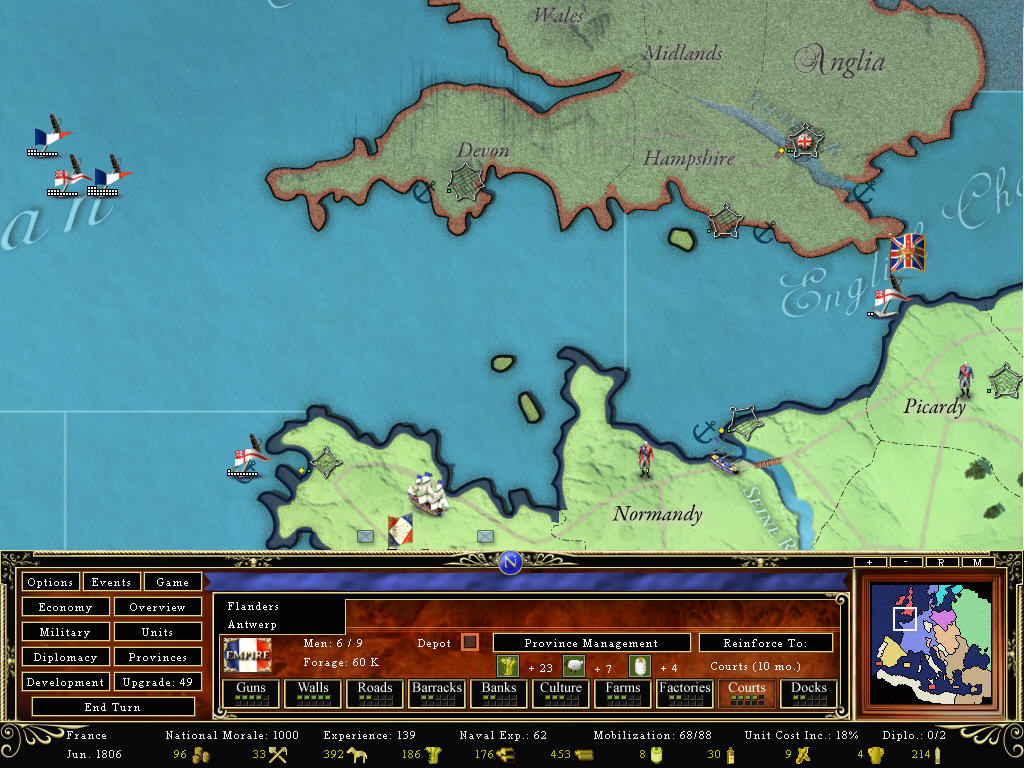The width and height of the screenshot is (1024, 768).
Task: End the current turn
Action: [111, 707]
